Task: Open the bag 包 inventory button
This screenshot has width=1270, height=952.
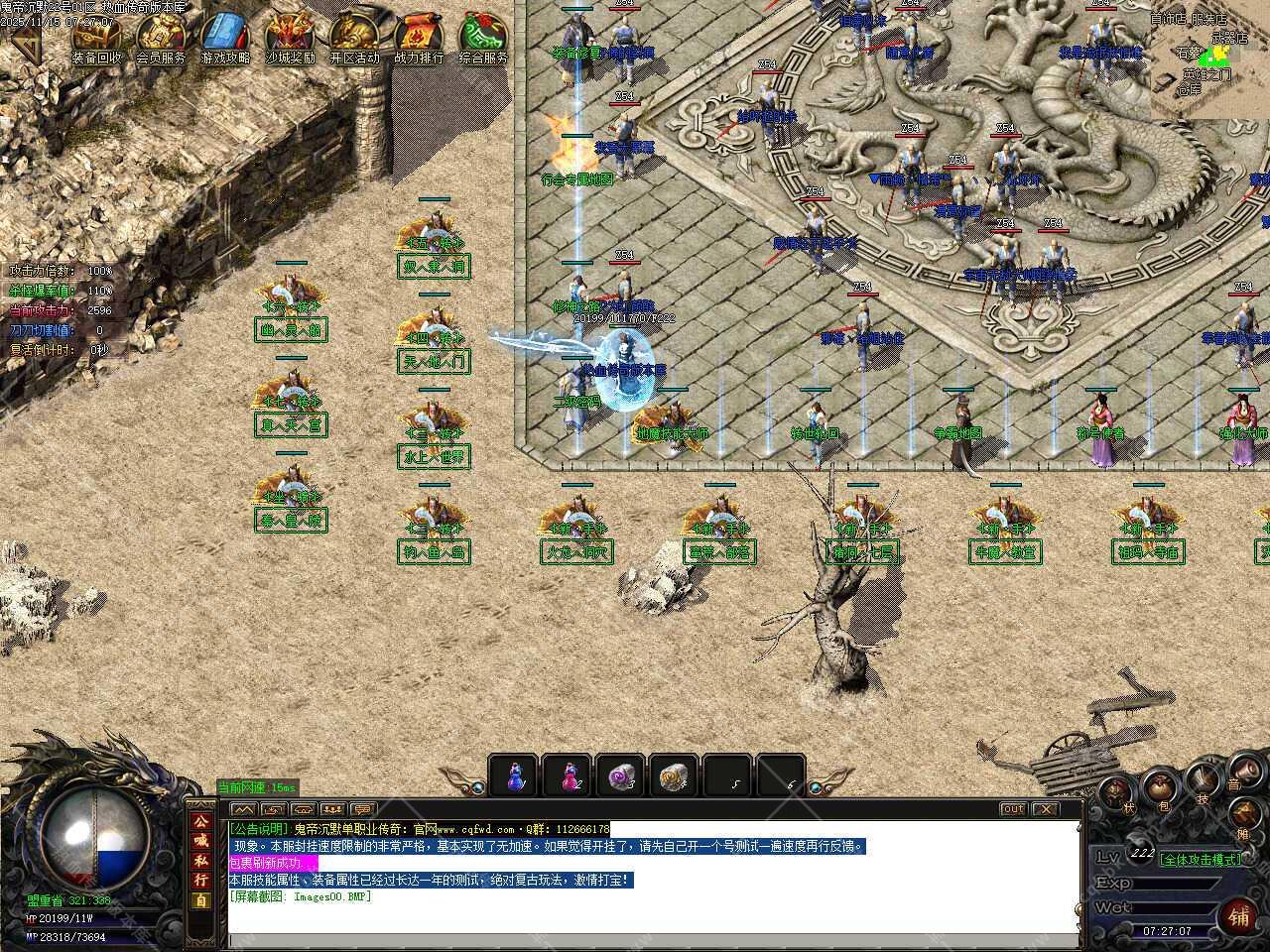Action: [x=1158, y=788]
